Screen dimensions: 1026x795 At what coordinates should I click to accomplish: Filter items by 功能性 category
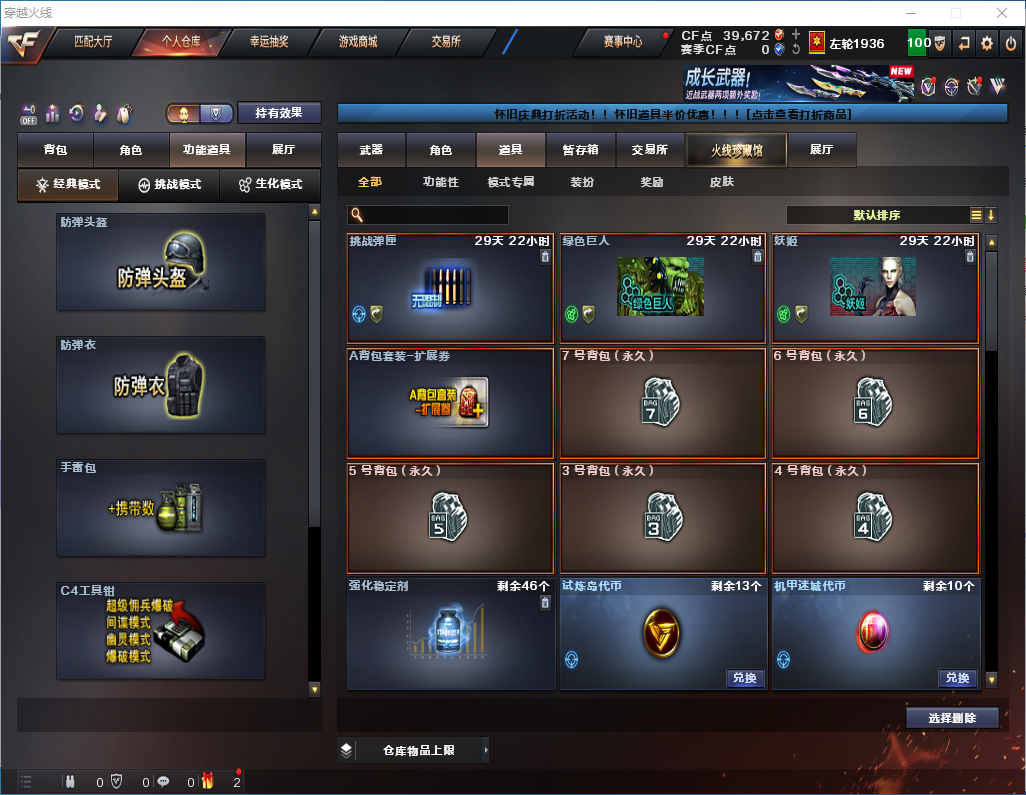[x=440, y=182]
